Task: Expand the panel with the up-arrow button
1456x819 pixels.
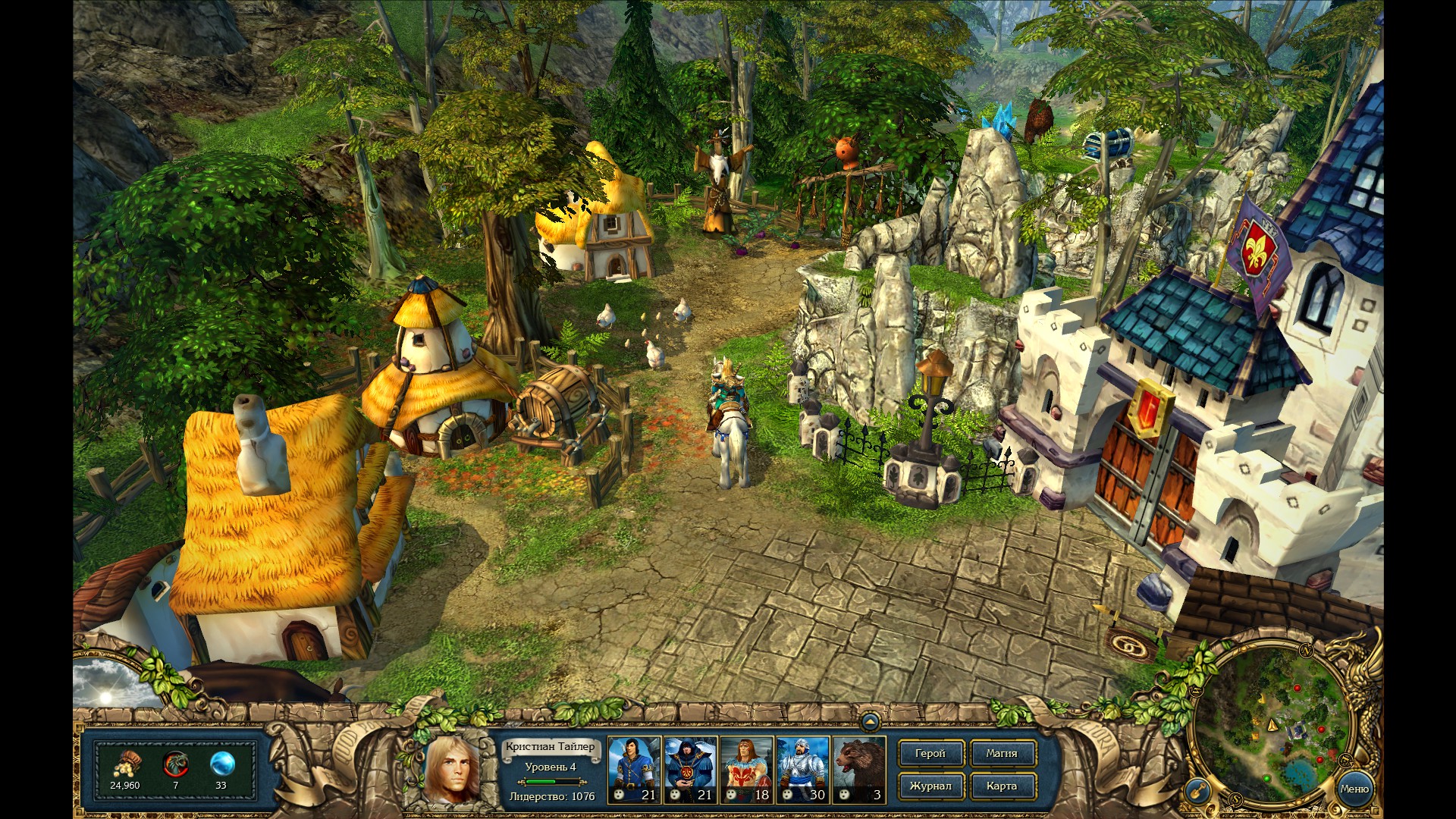Action: [870, 720]
